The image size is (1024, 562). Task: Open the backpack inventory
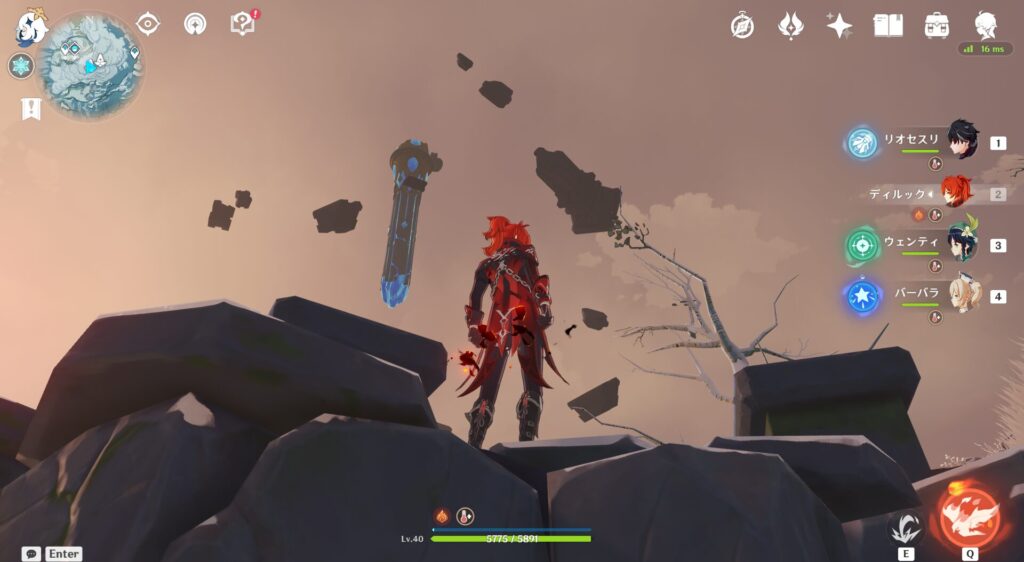[x=937, y=26]
